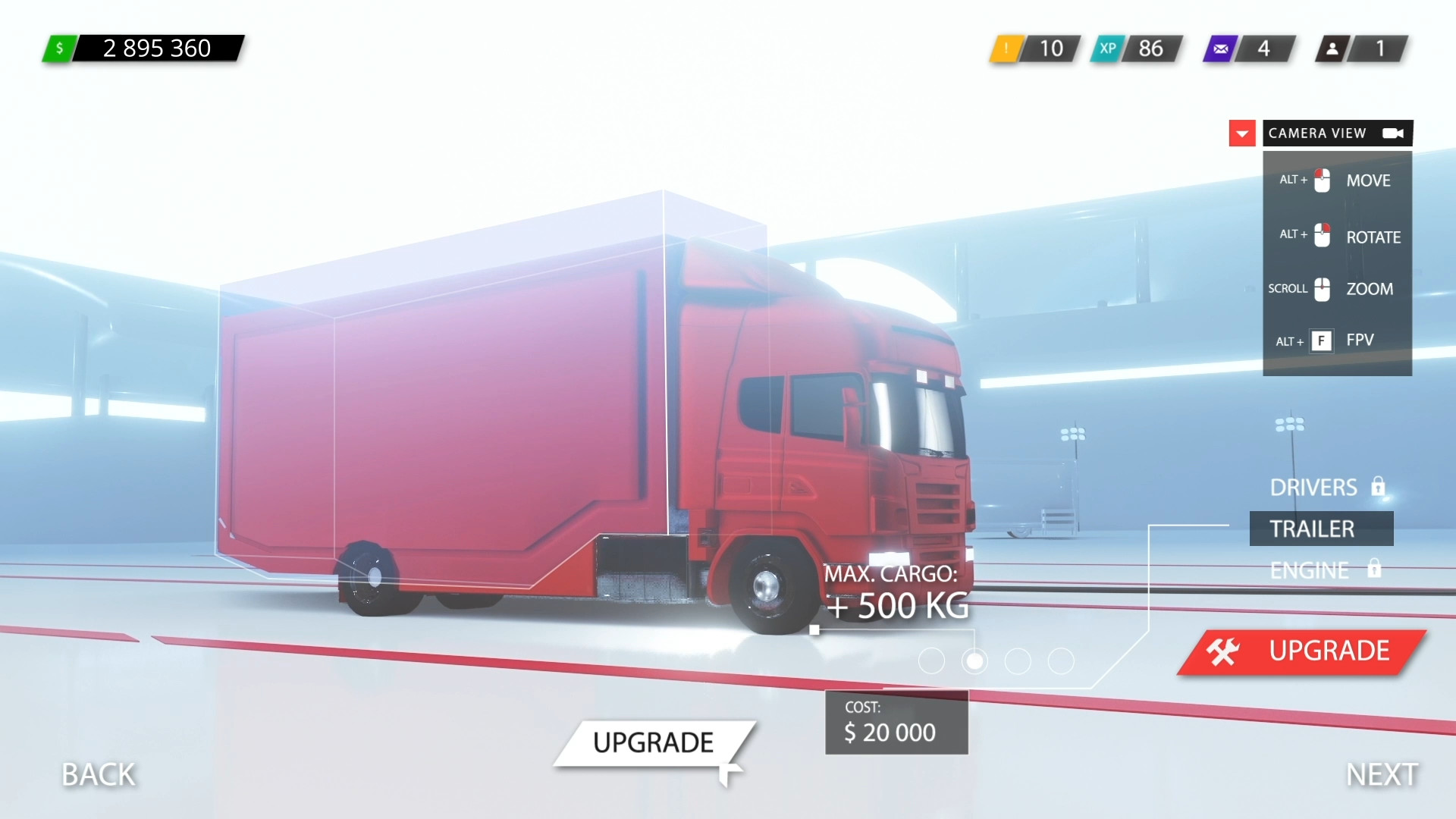The width and height of the screenshot is (1456, 819).
Task: Click NEXT to view the next truck
Action: click(x=1382, y=774)
